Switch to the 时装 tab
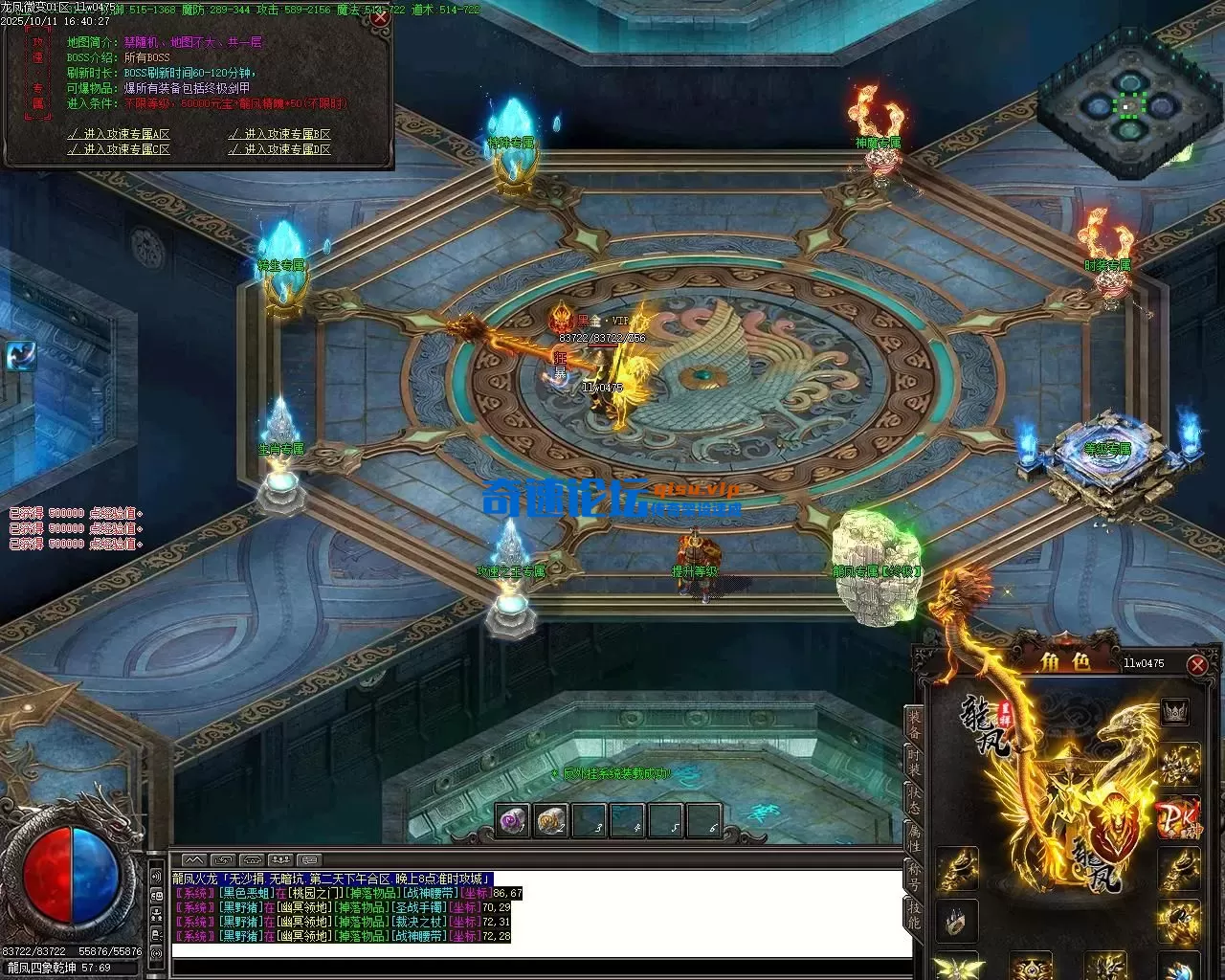The height and width of the screenshot is (980, 1225). [915, 763]
